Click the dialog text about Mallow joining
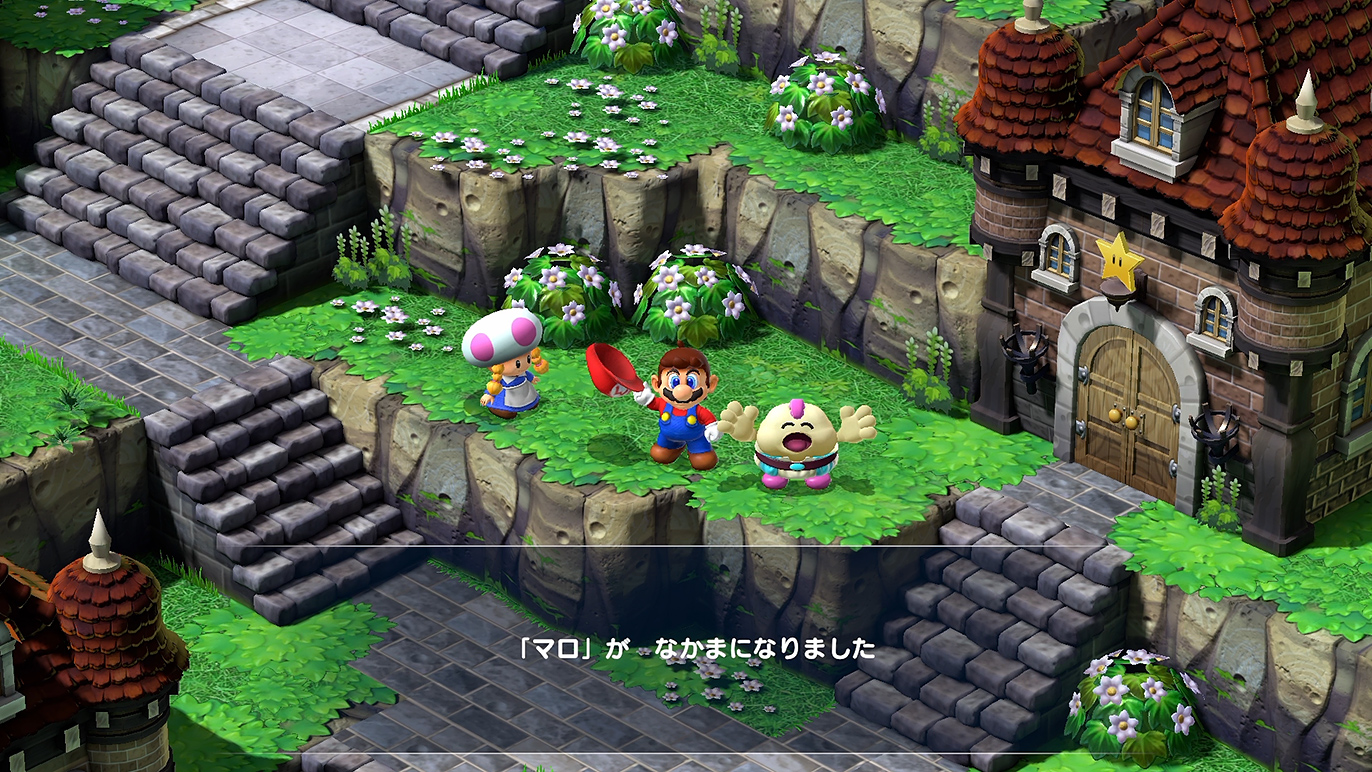Image resolution: width=1372 pixels, height=772 pixels. [698, 648]
